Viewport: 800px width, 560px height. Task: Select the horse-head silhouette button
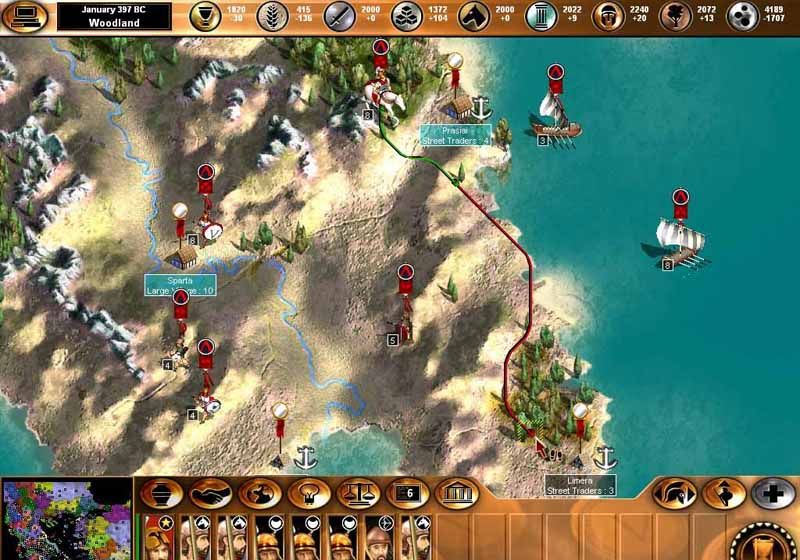point(260,493)
